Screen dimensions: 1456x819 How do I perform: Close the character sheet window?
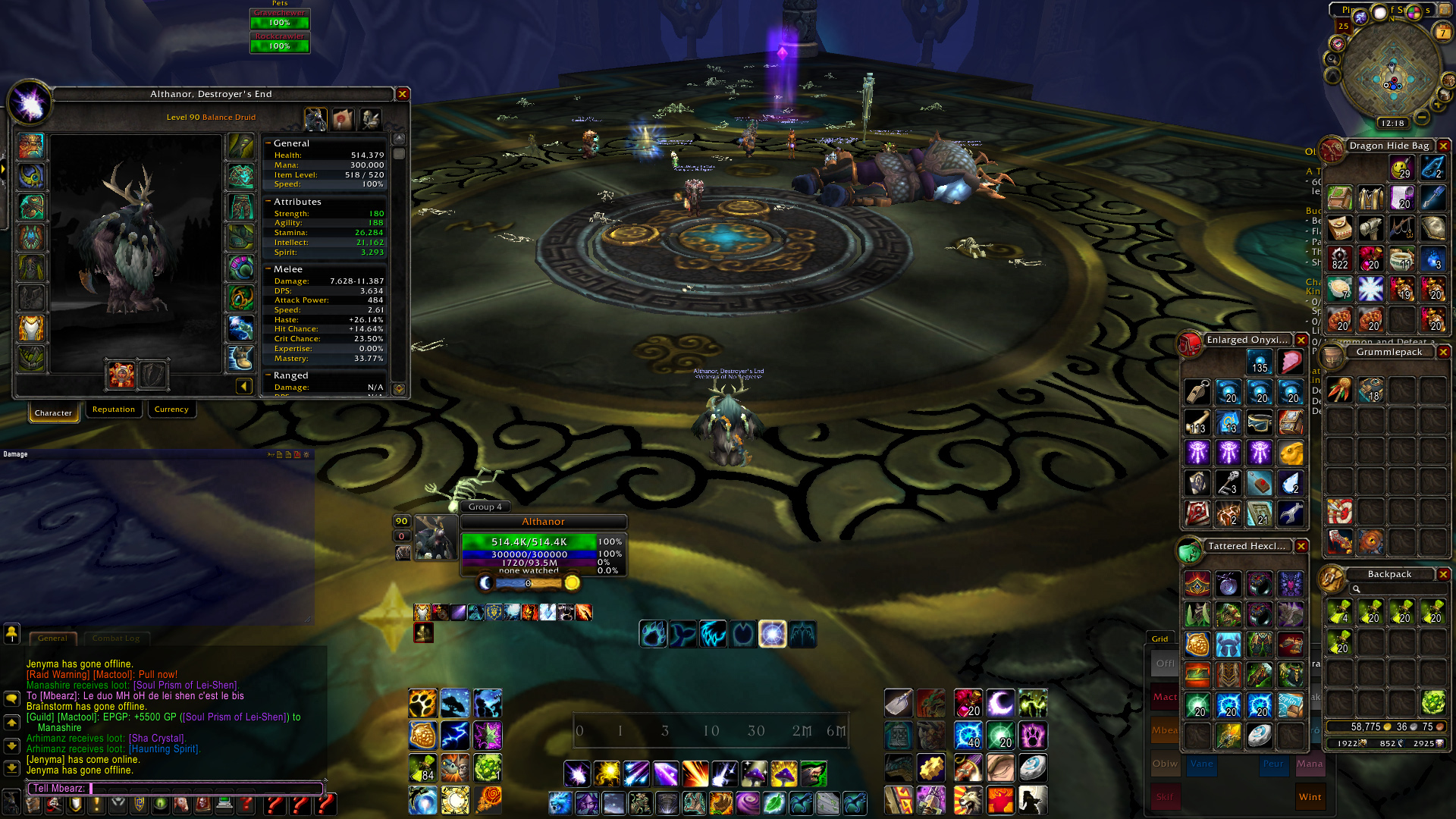(403, 94)
